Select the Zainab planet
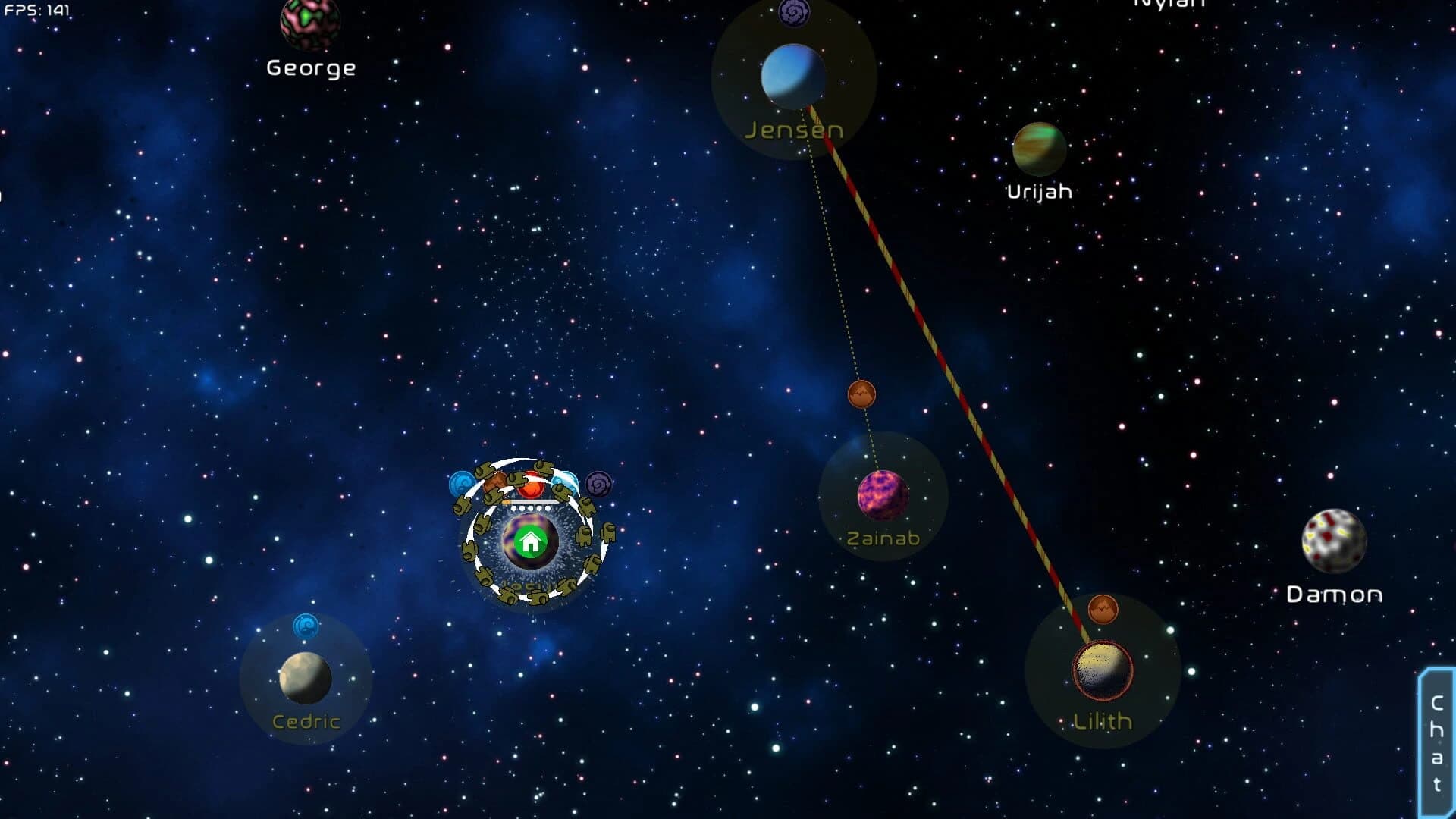The width and height of the screenshot is (1456, 819). pos(882,494)
